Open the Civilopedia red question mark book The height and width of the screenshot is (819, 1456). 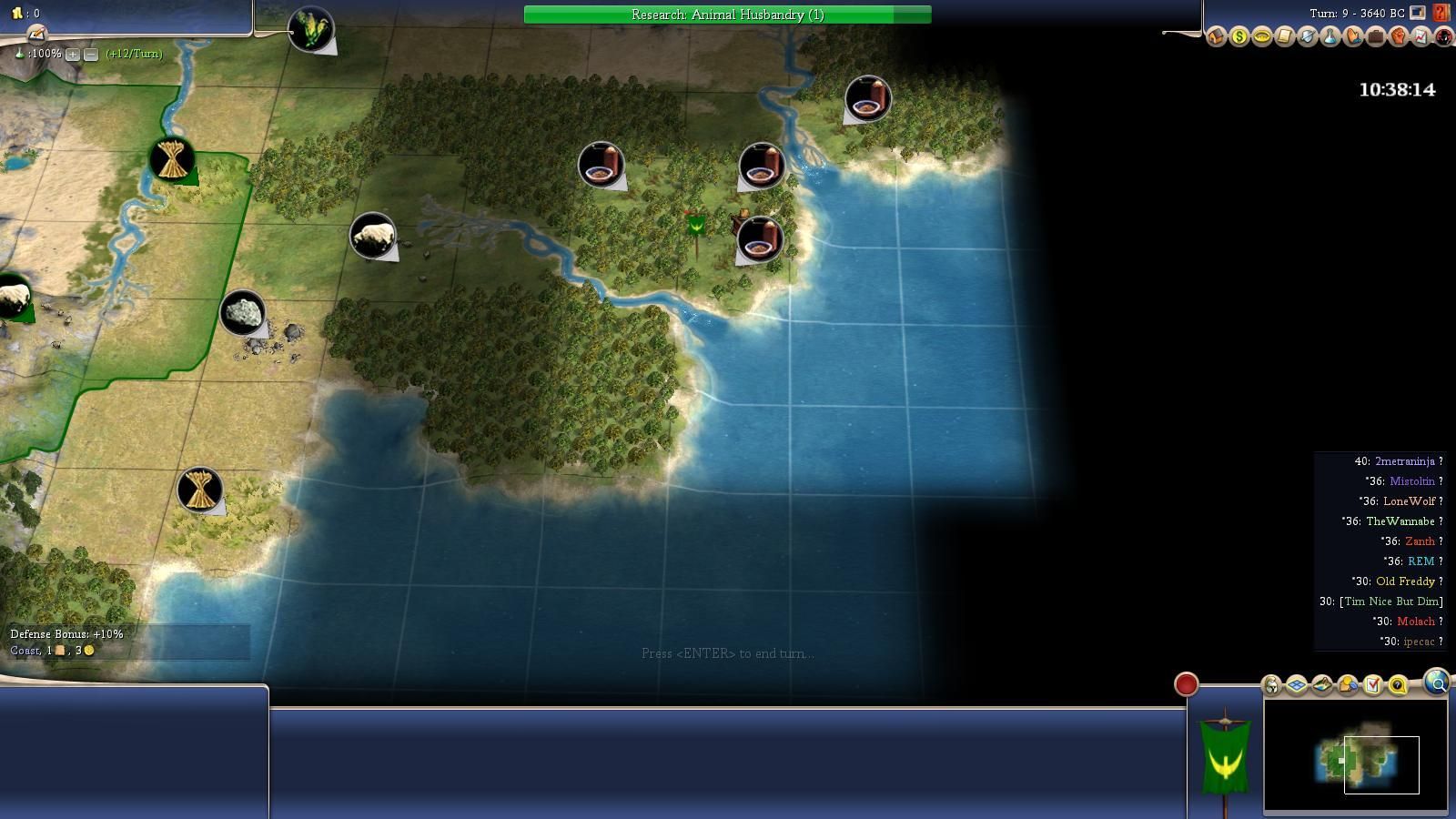[1441, 13]
